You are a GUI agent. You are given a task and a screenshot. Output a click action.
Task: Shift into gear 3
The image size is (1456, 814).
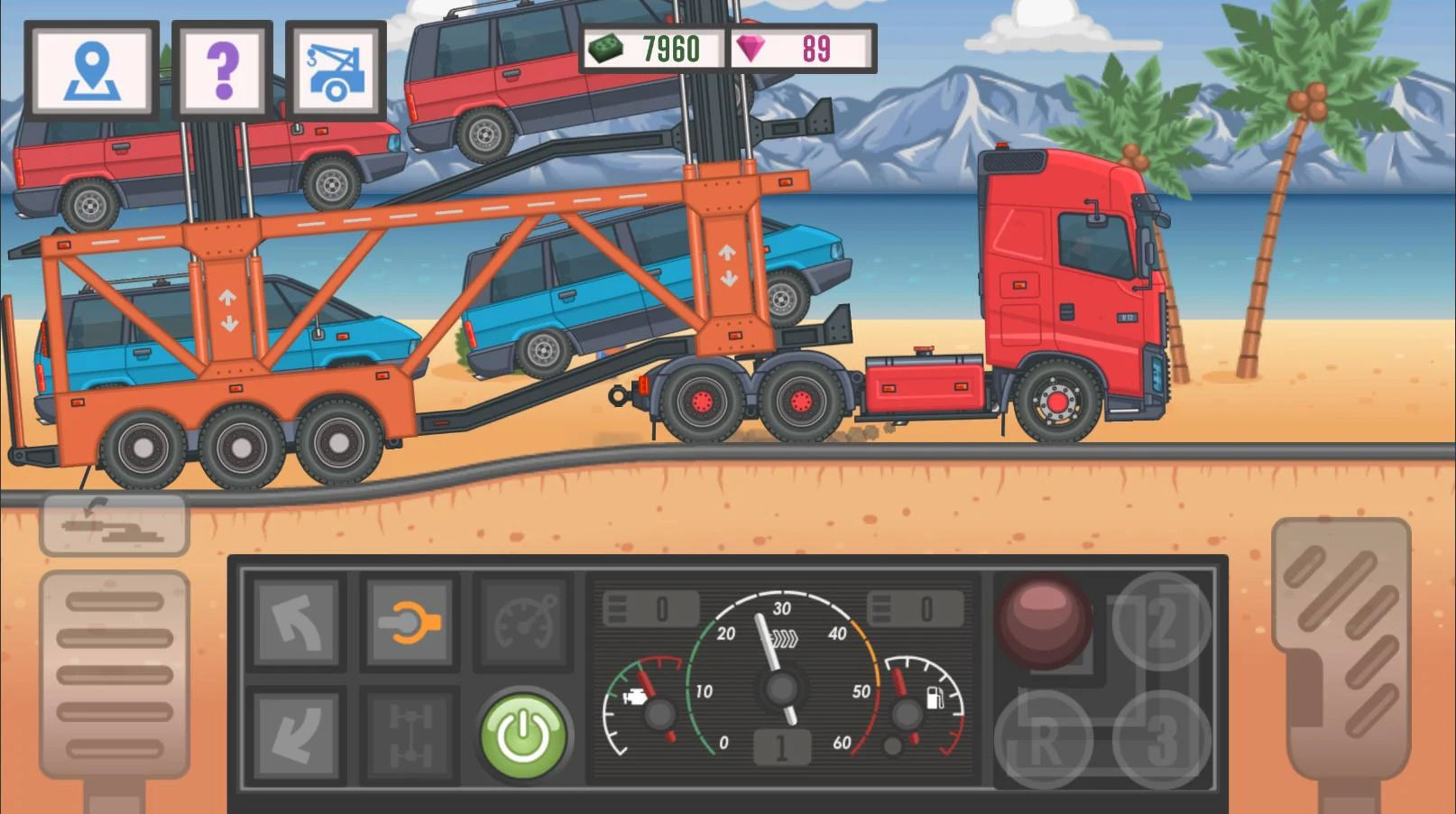tap(1161, 740)
